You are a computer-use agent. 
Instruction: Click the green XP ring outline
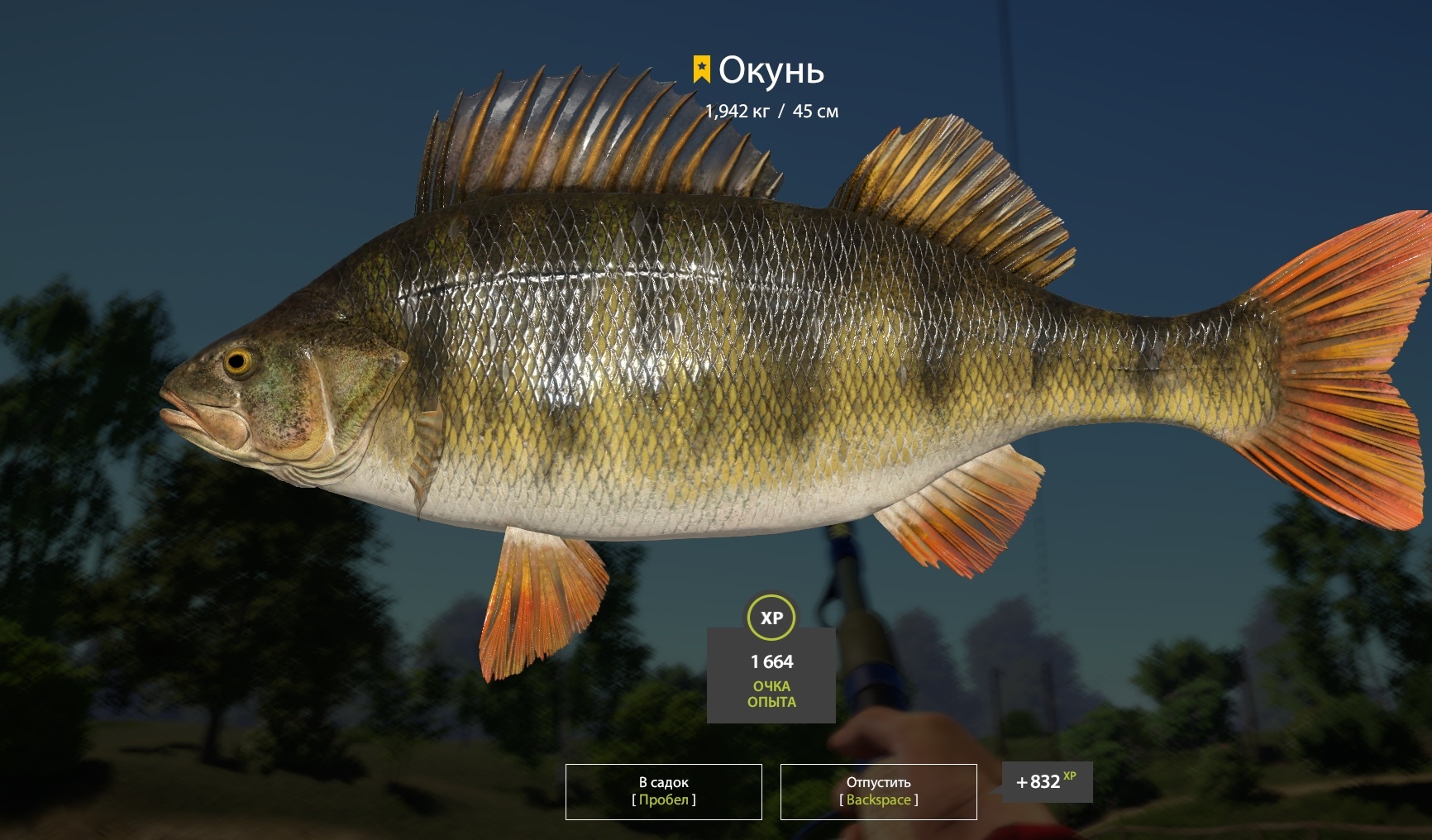(x=770, y=597)
